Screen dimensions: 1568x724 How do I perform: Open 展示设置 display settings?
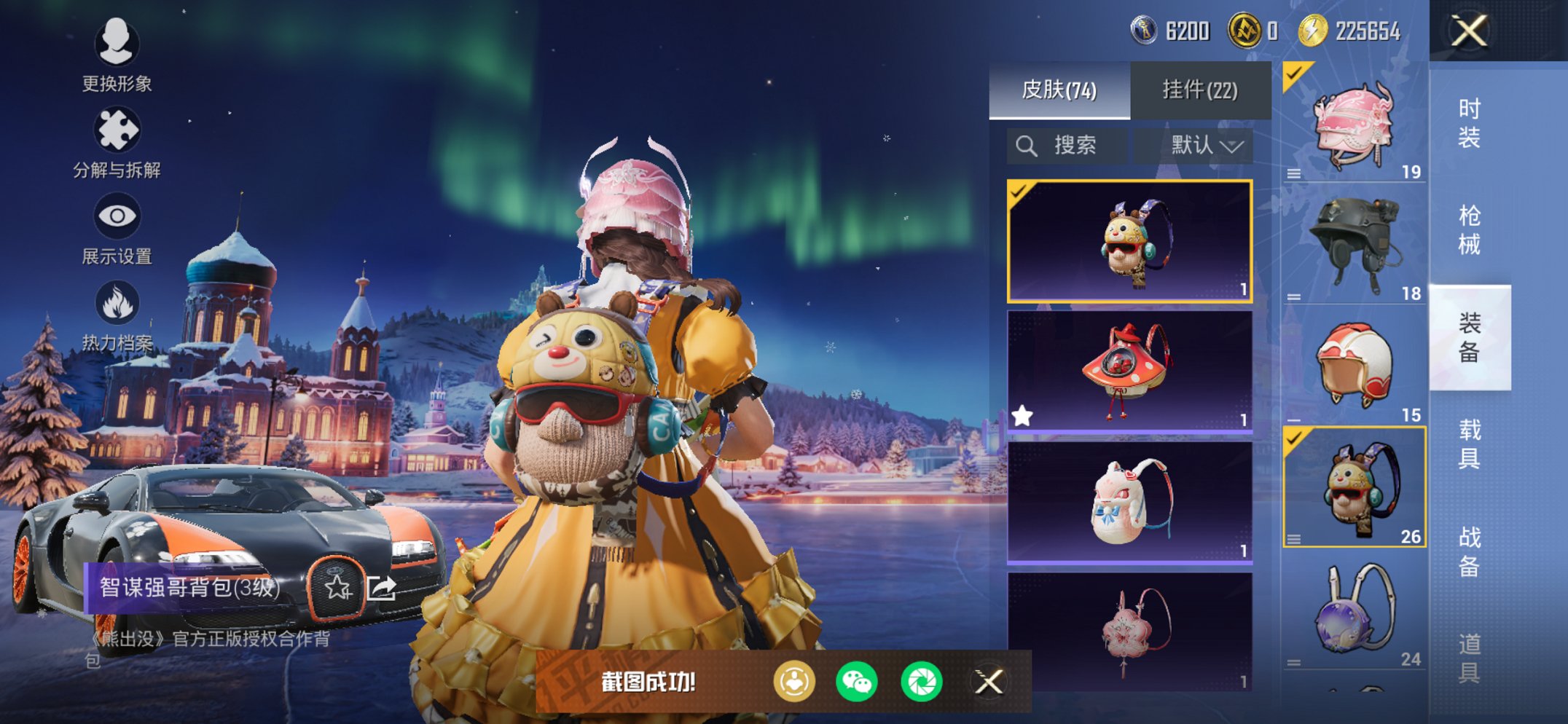coord(117,228)
